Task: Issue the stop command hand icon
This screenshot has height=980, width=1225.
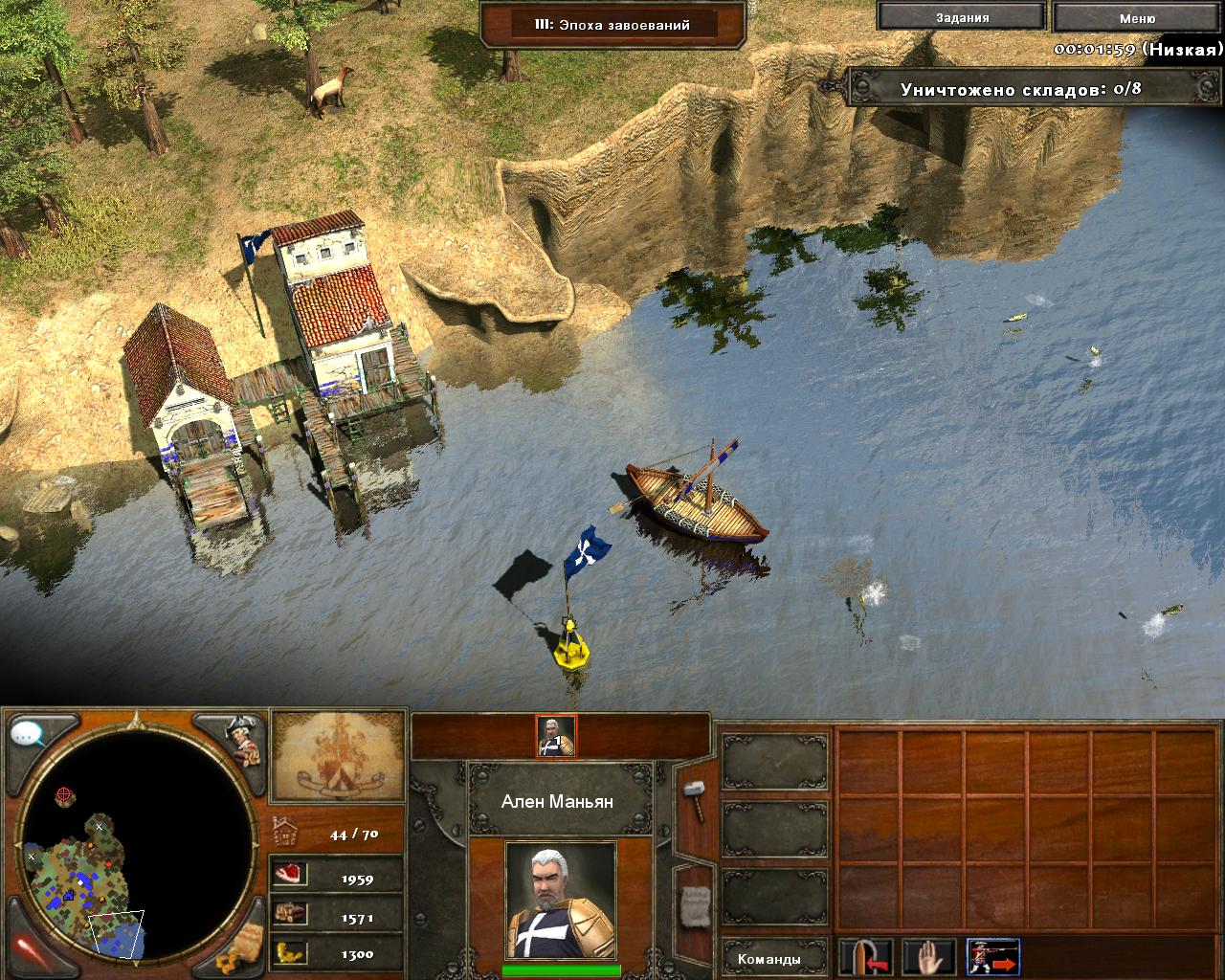Action: [929, 958]
